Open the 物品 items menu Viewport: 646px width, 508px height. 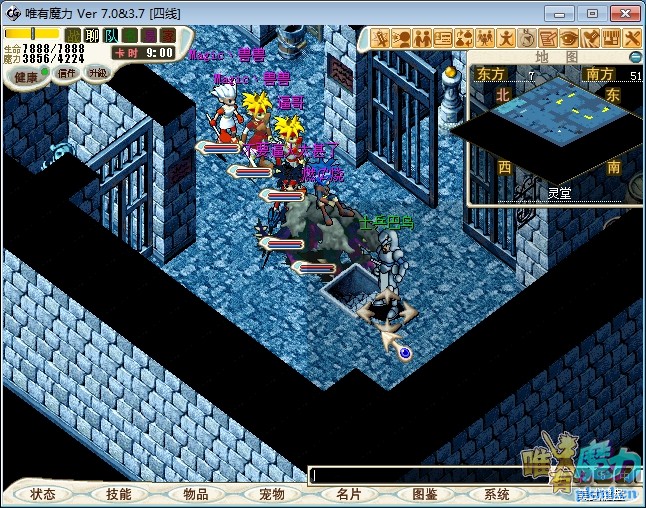(195, 494)
